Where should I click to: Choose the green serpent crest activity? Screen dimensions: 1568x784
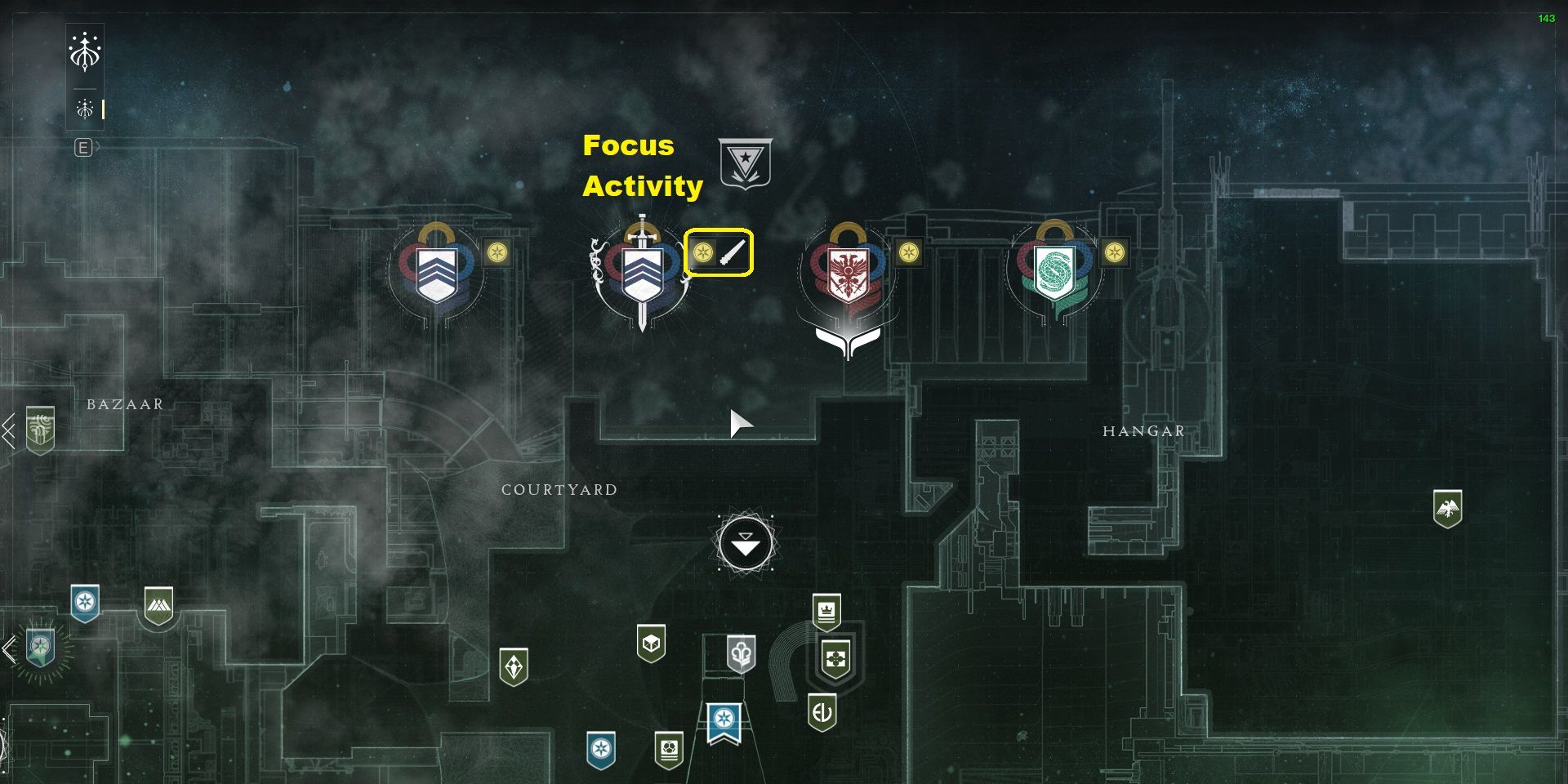point(1053,272)
